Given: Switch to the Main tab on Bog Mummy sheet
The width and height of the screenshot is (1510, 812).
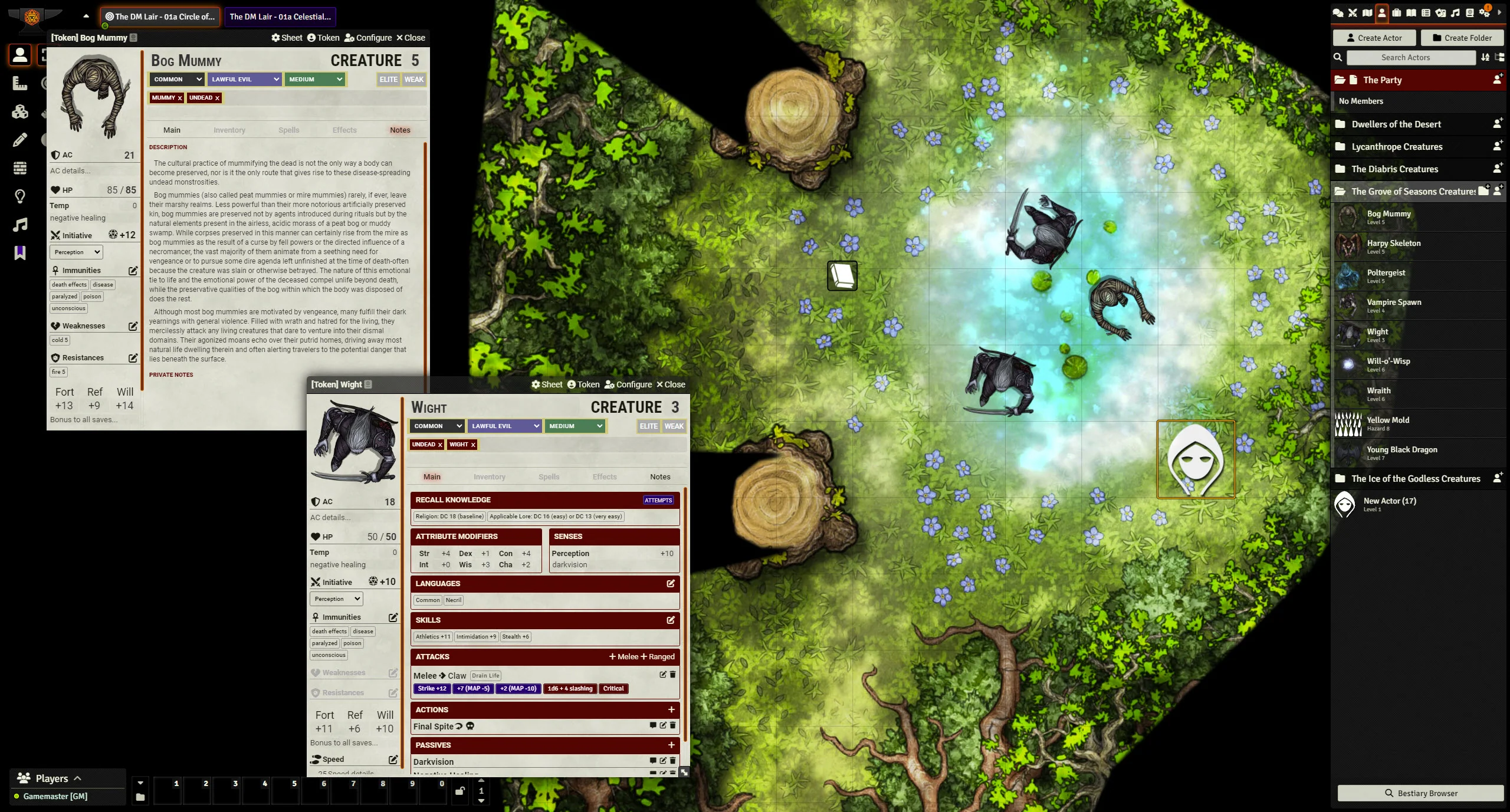Looking at the screenshot, I should (172, 130).
